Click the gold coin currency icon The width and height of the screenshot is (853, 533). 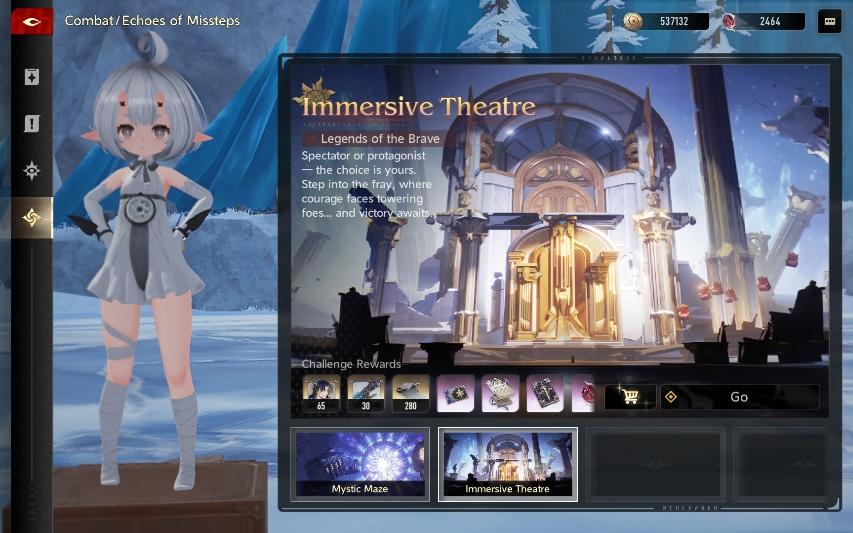(x=633, y=21)
